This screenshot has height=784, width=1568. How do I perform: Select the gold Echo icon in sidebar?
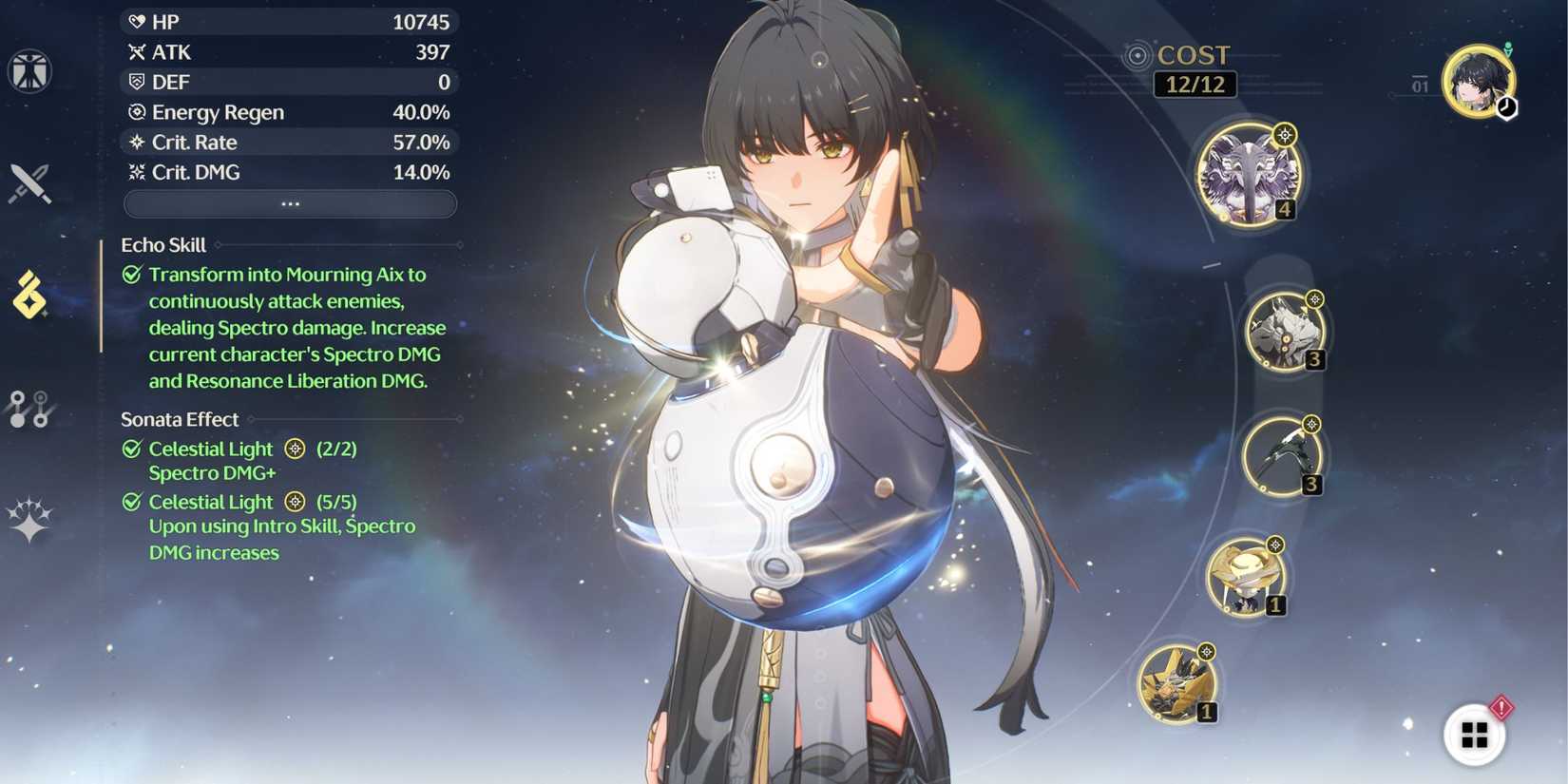31,295
